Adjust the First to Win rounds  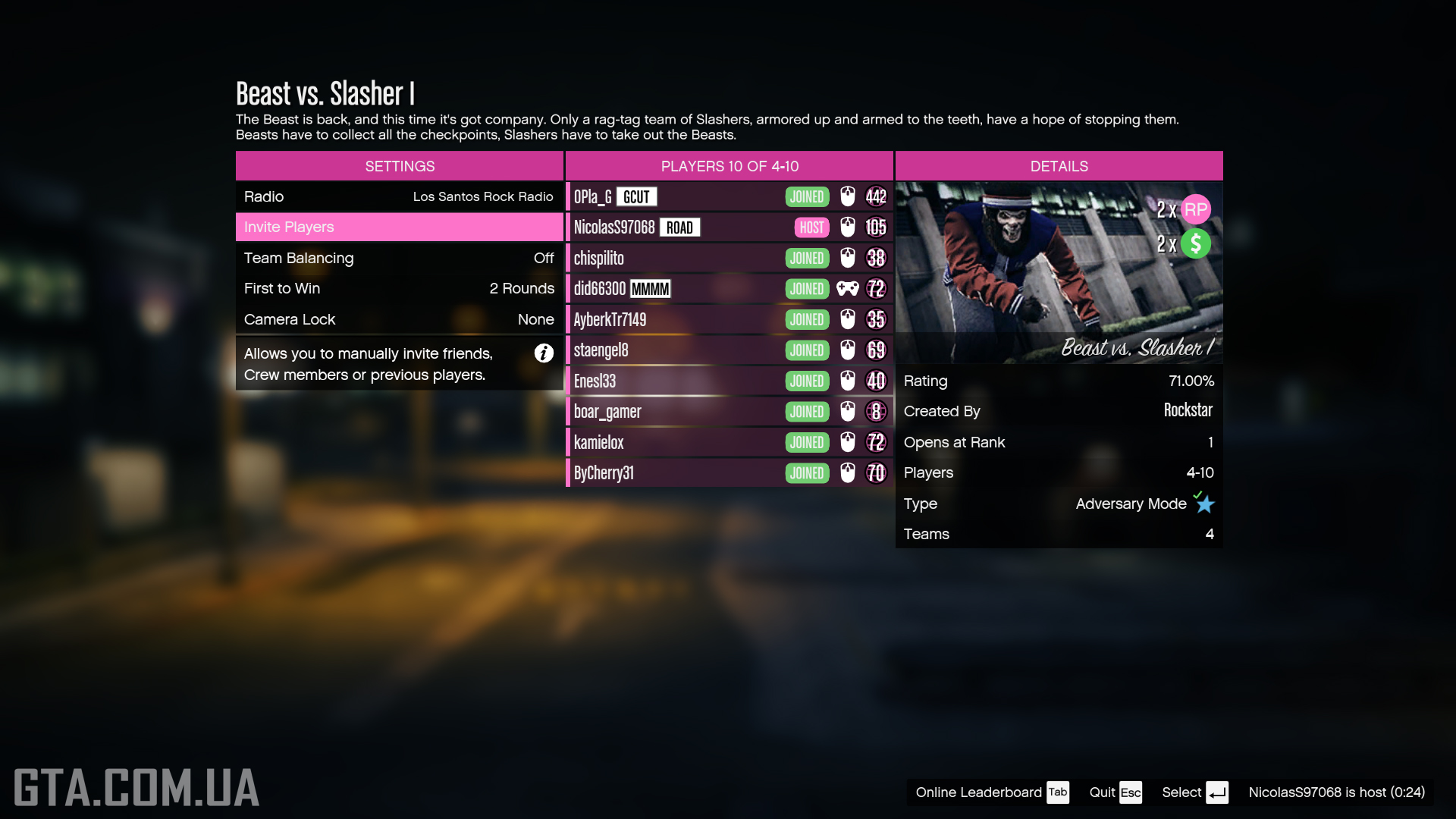pos(399,288)
